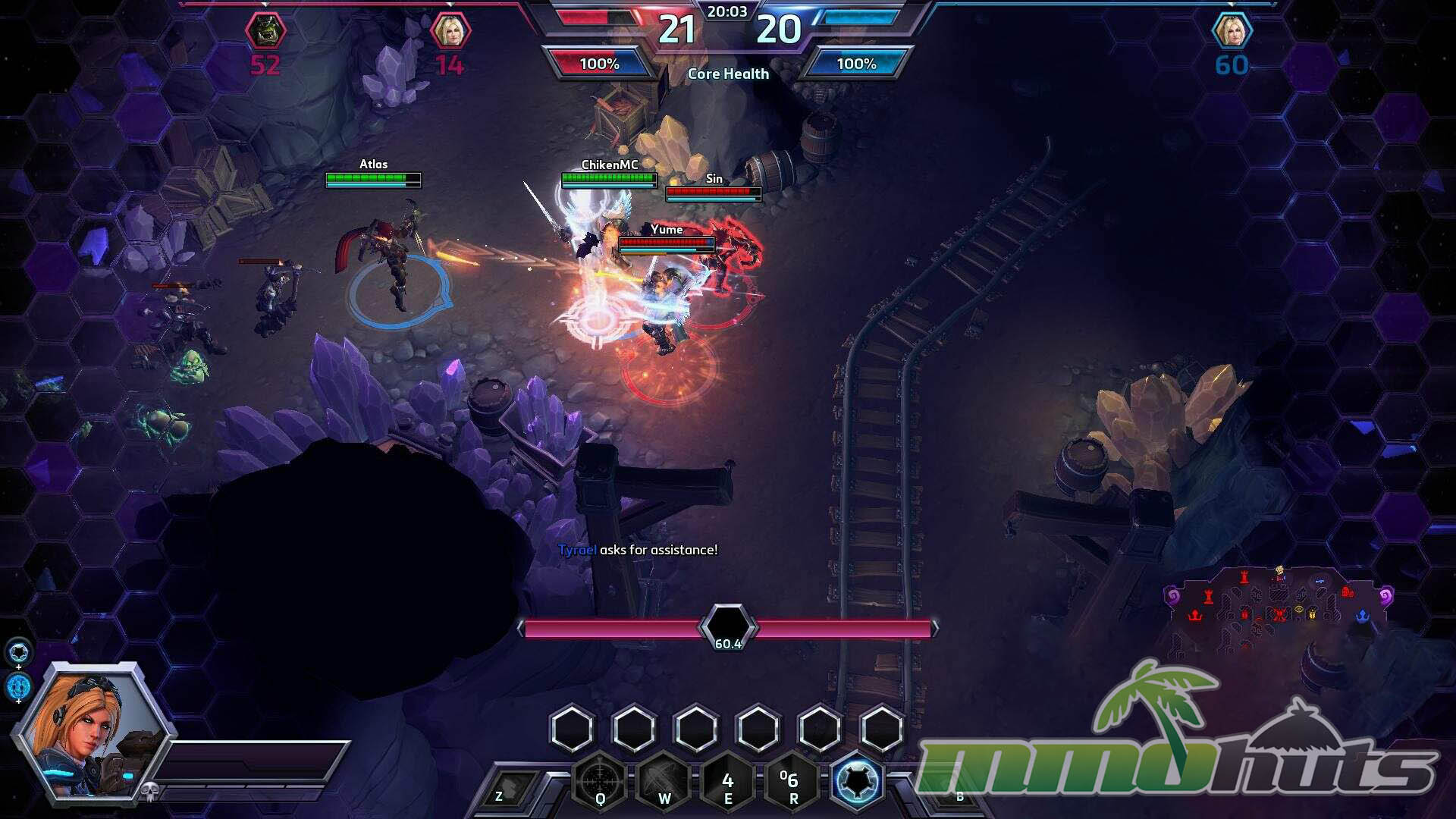Click the yellow eye marker on minimap
Screen dimensions: 1456x819
coord(1299,609)
